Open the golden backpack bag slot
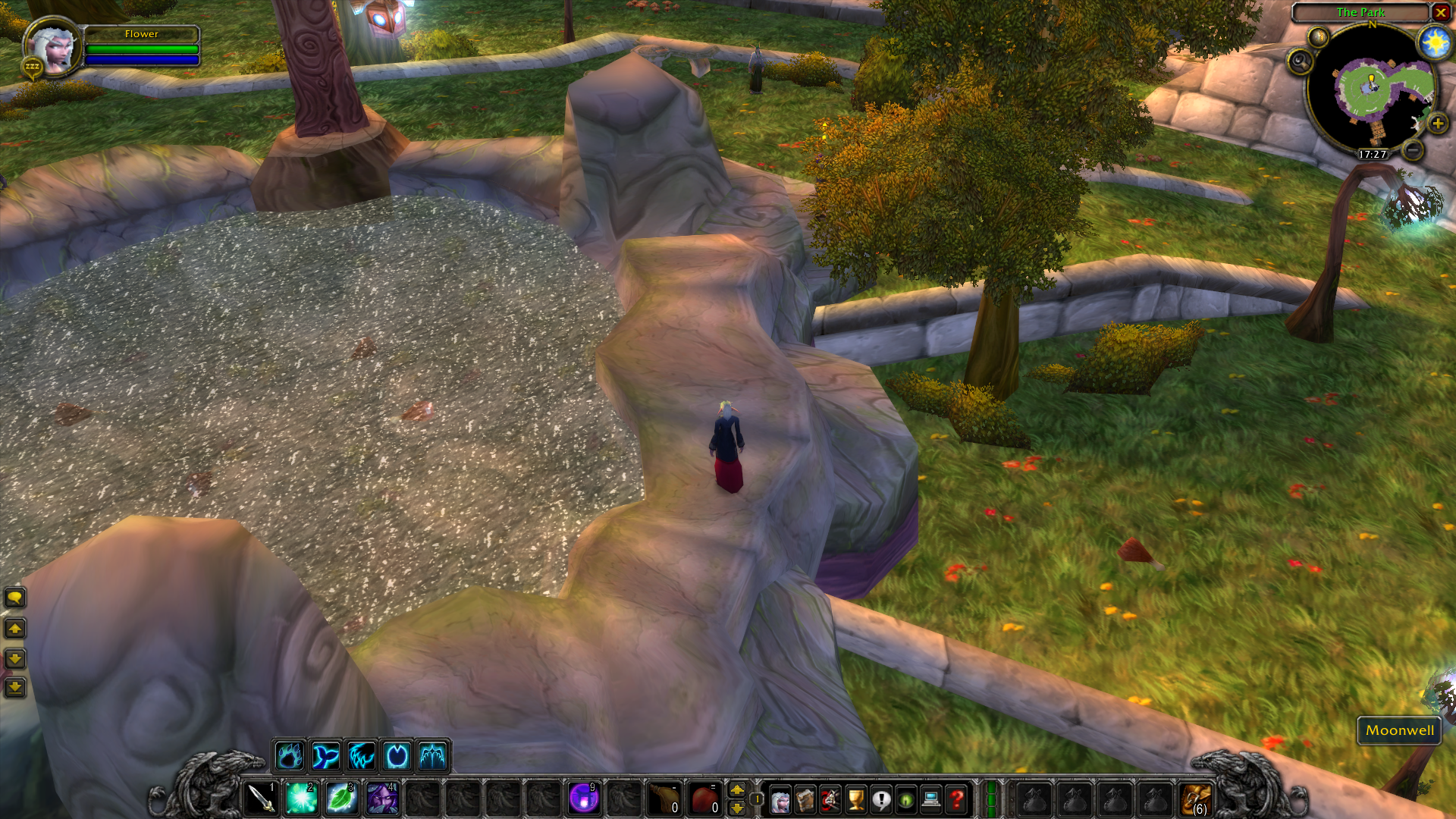This screenshot has height=819, width=1456. [1197, 799]
